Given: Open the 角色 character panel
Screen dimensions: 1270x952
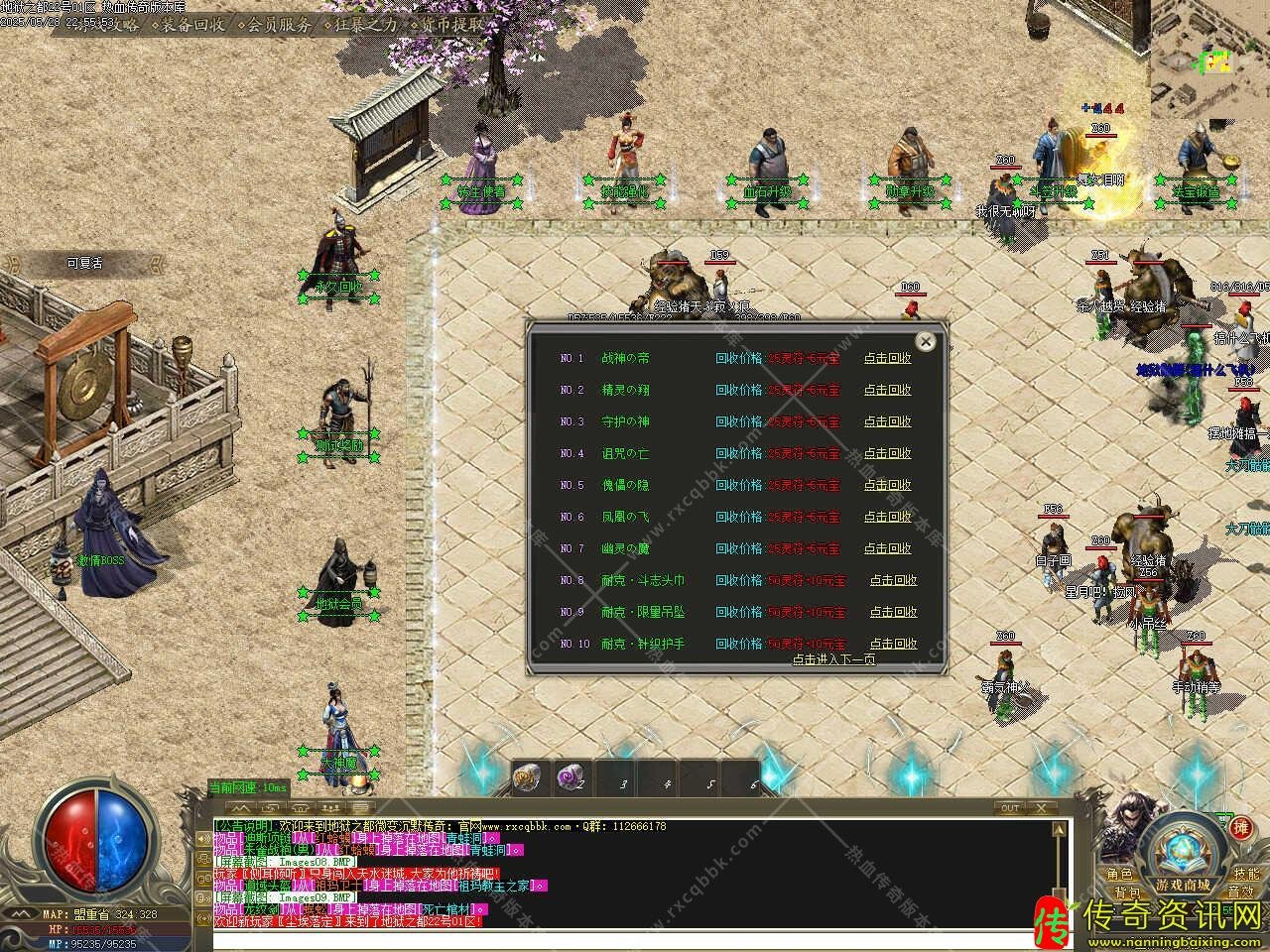Looking at the screenshot, I should 1120,874.
